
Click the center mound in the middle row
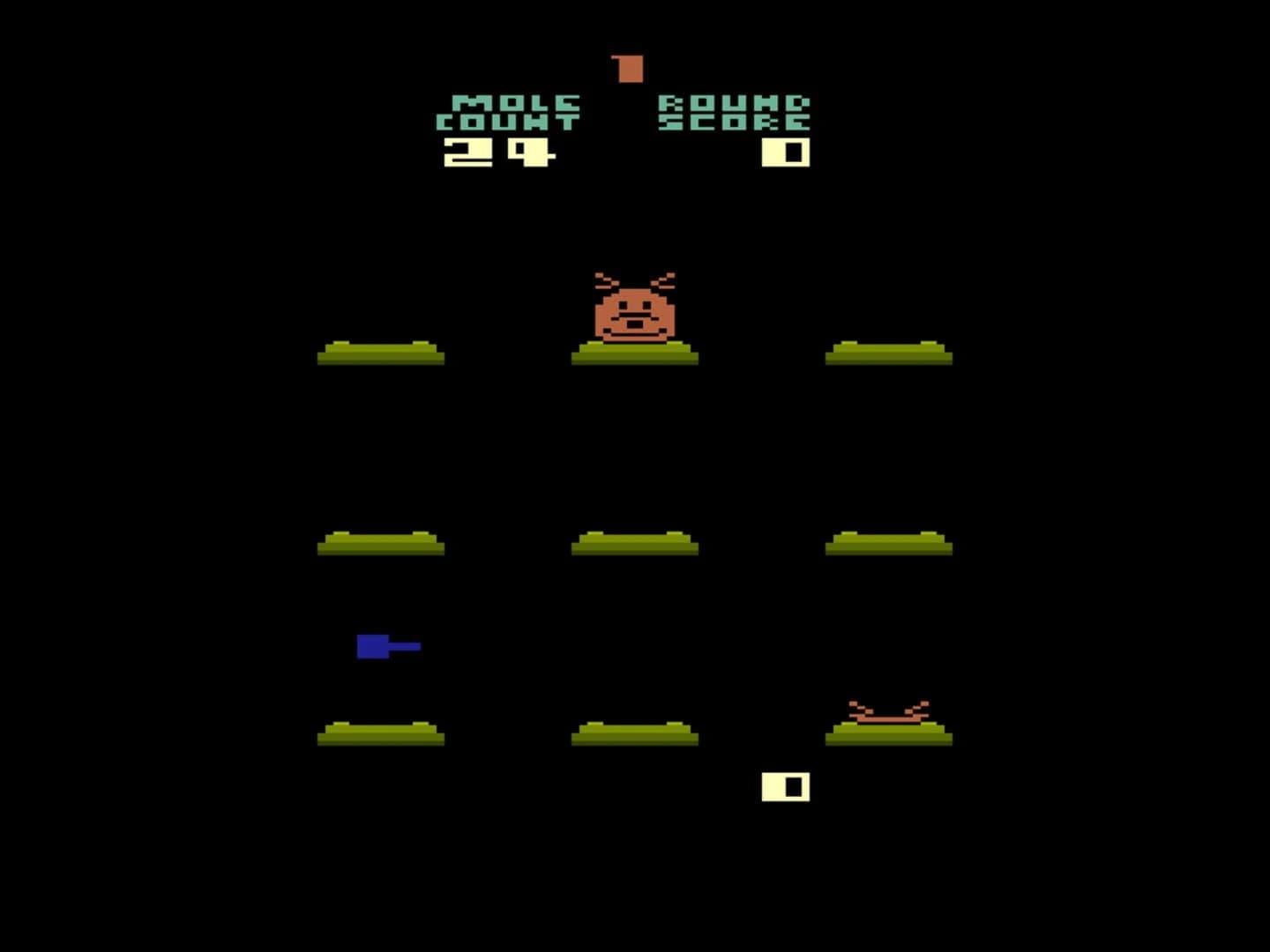point(634,542)
